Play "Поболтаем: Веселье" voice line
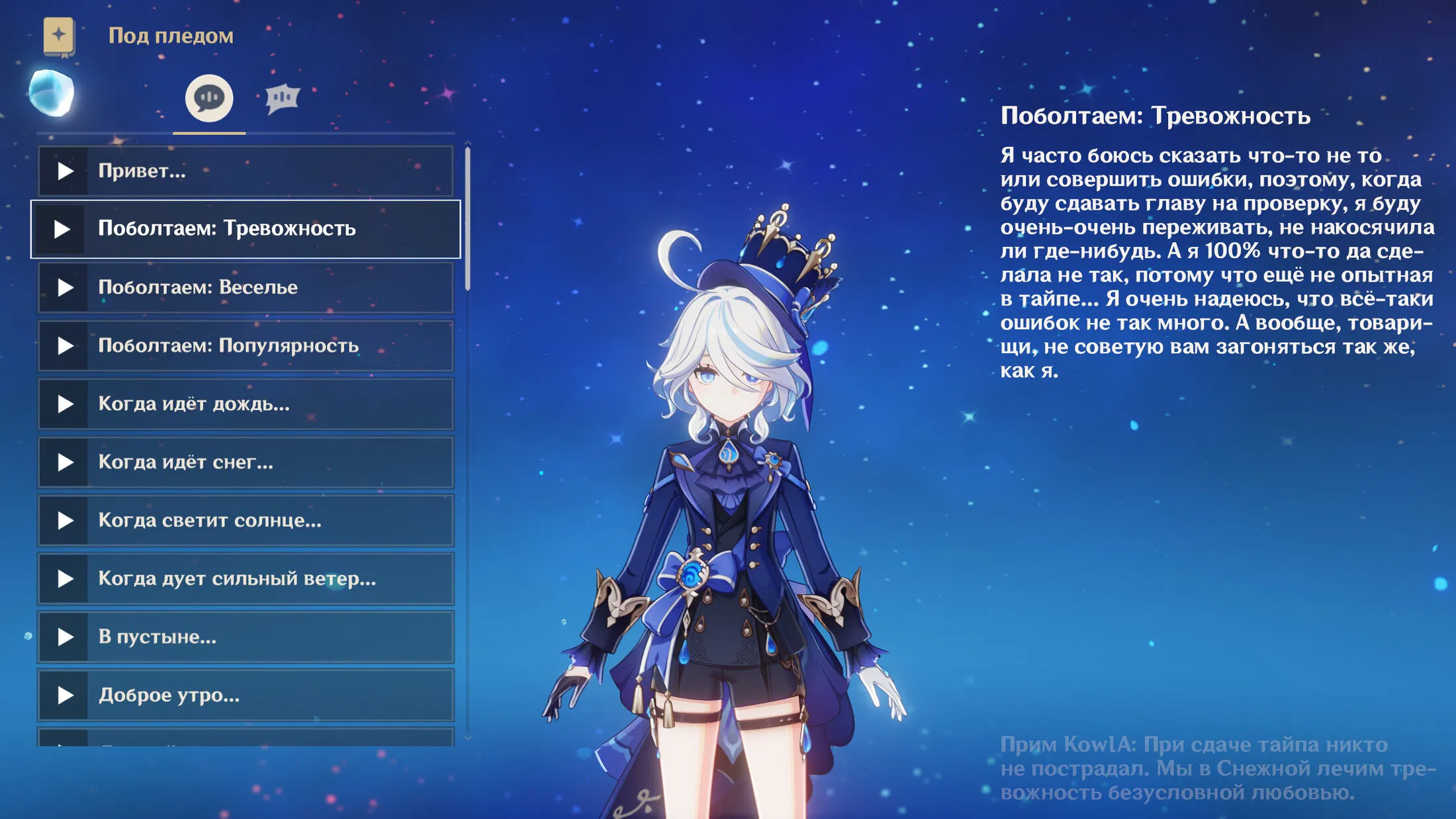Image resolution: width=1456 pixels, height=819 pixels. pos(65,288)
